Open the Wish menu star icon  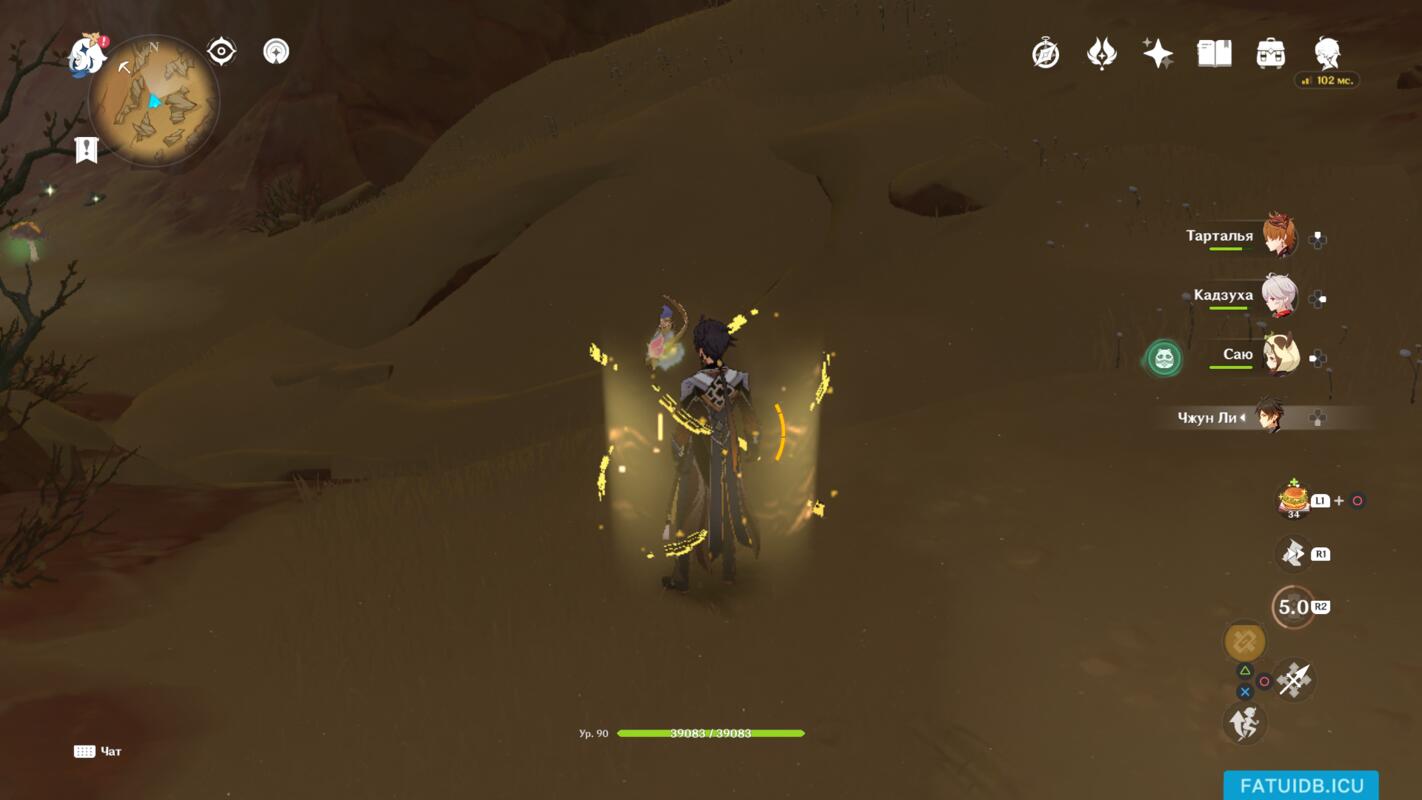pyautogui.click(x=1158, y=53)
